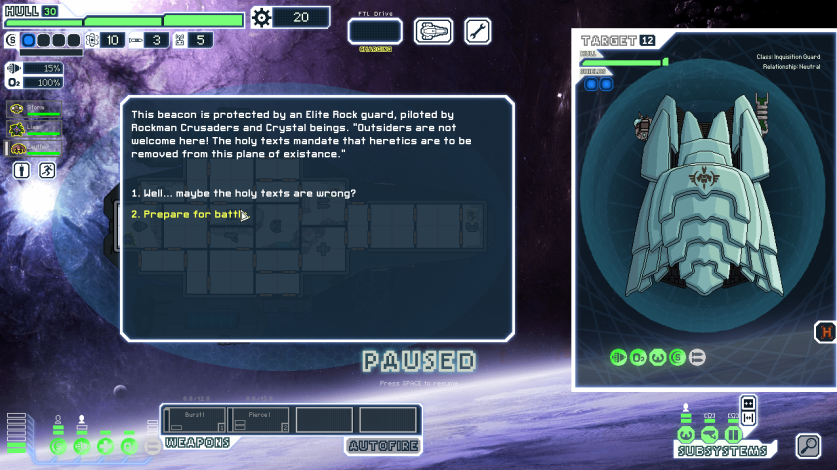Toggle the Autofire button
This screenshot has width=837, height=470.
click(381, 446)
